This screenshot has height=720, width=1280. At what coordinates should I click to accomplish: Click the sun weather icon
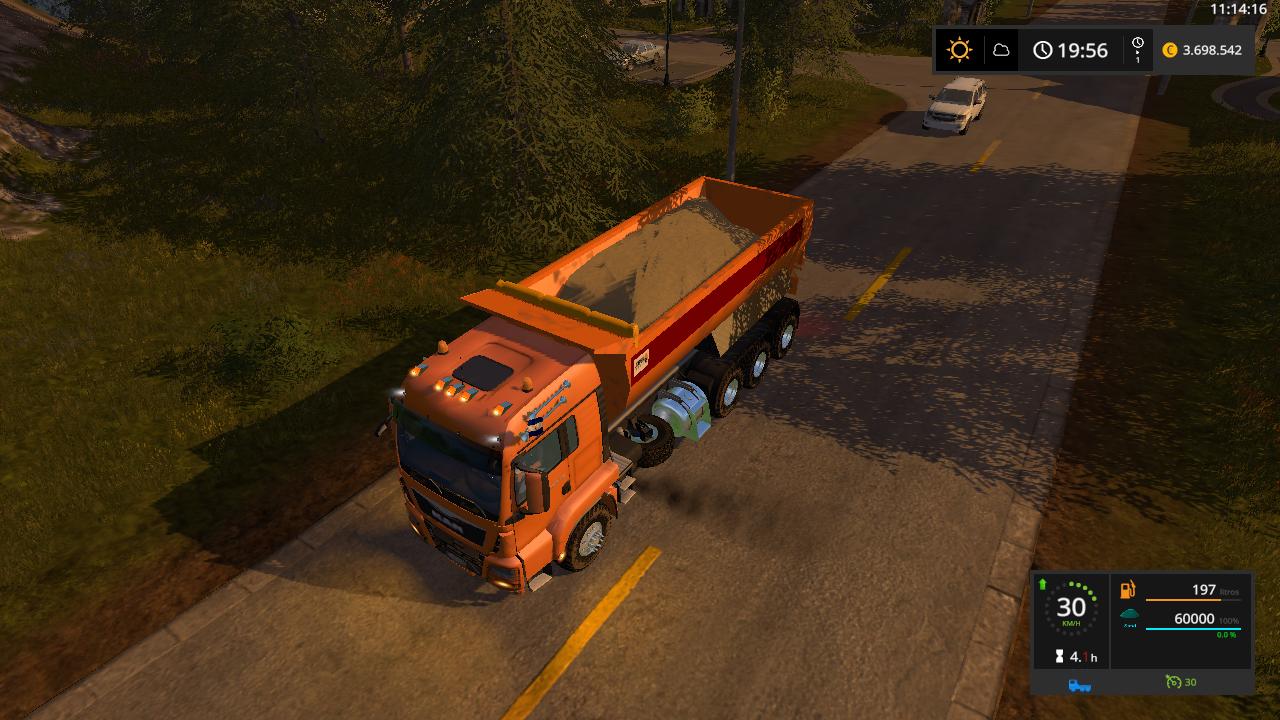tap(960, 50)
